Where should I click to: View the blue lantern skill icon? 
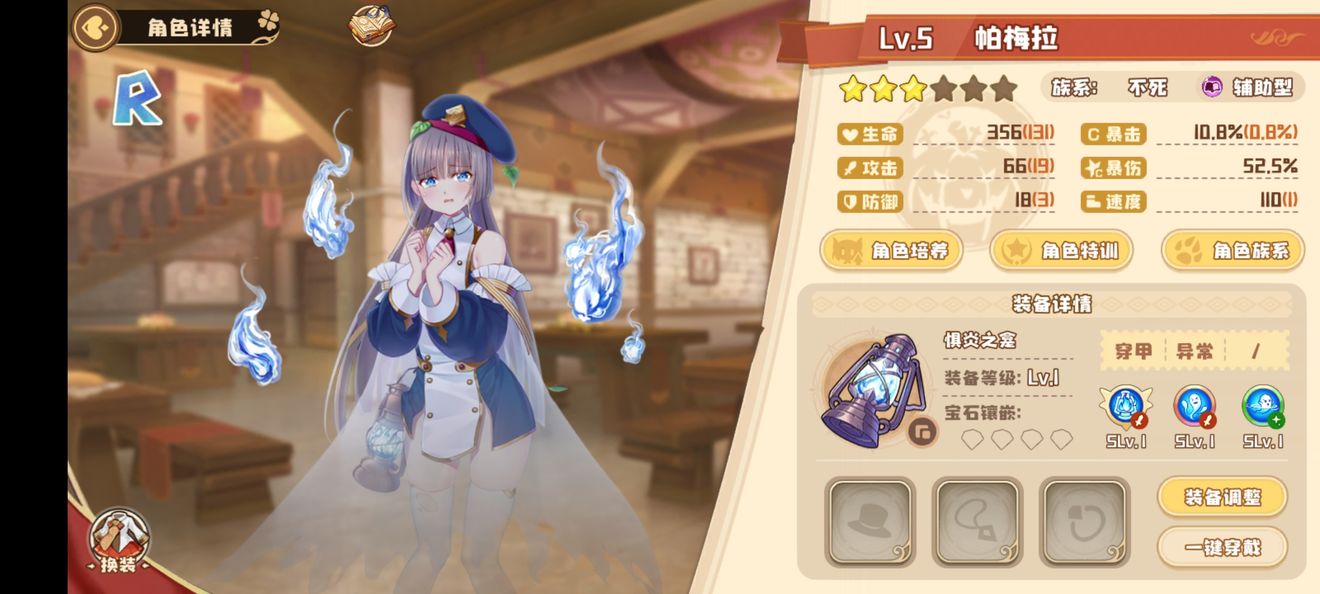[x=1126, y=407]
